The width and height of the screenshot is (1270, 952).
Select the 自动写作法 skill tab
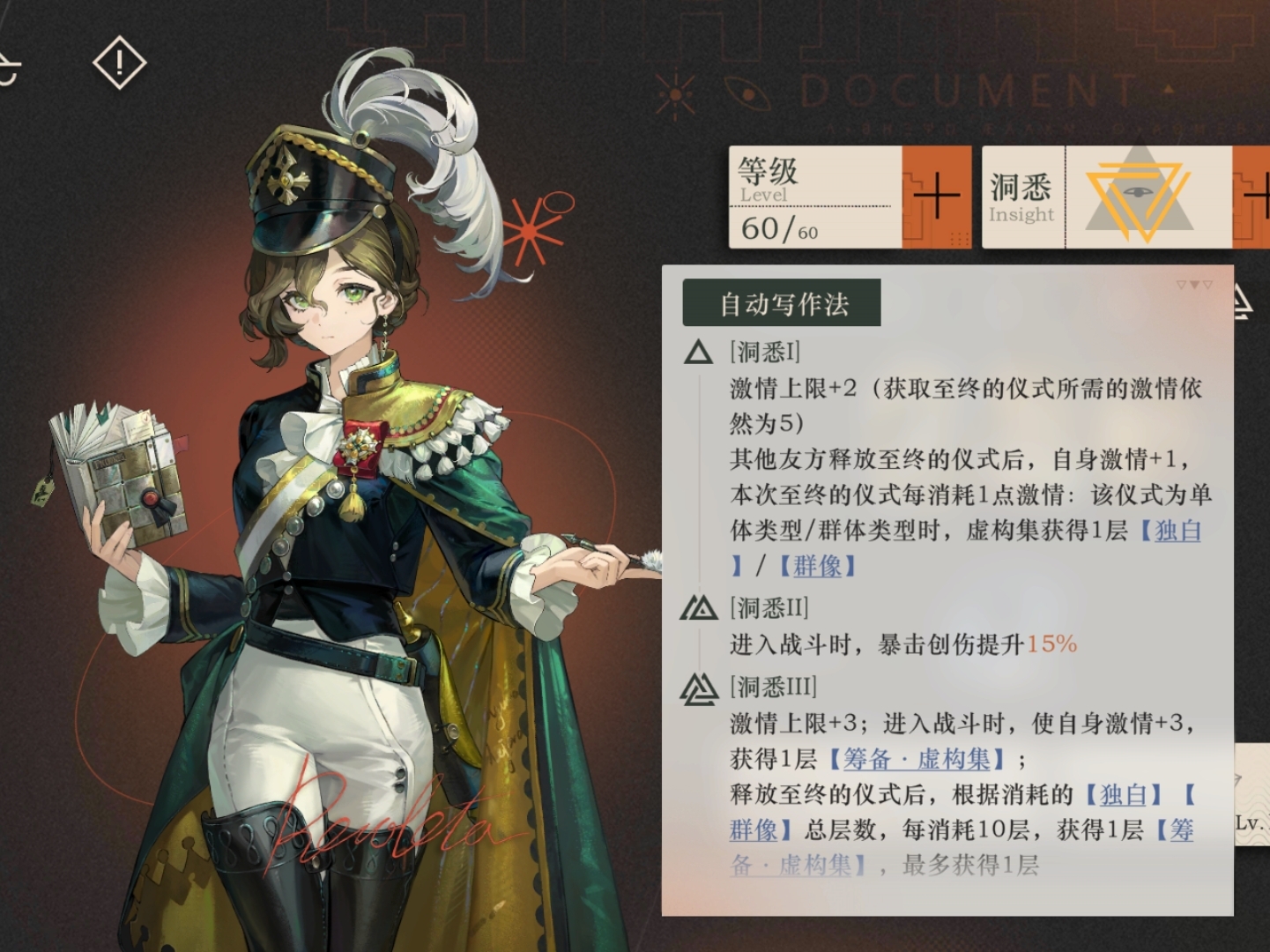(x=781, y=301)
